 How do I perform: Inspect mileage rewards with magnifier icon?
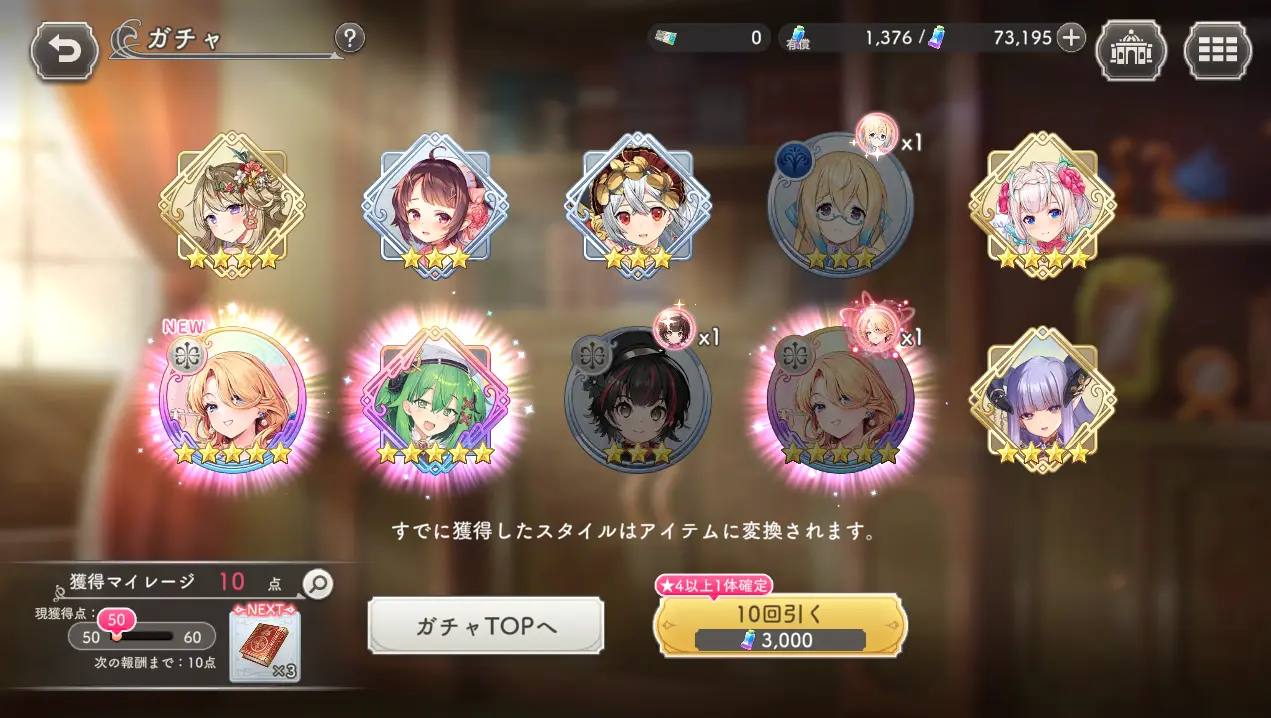pos(317,584)
